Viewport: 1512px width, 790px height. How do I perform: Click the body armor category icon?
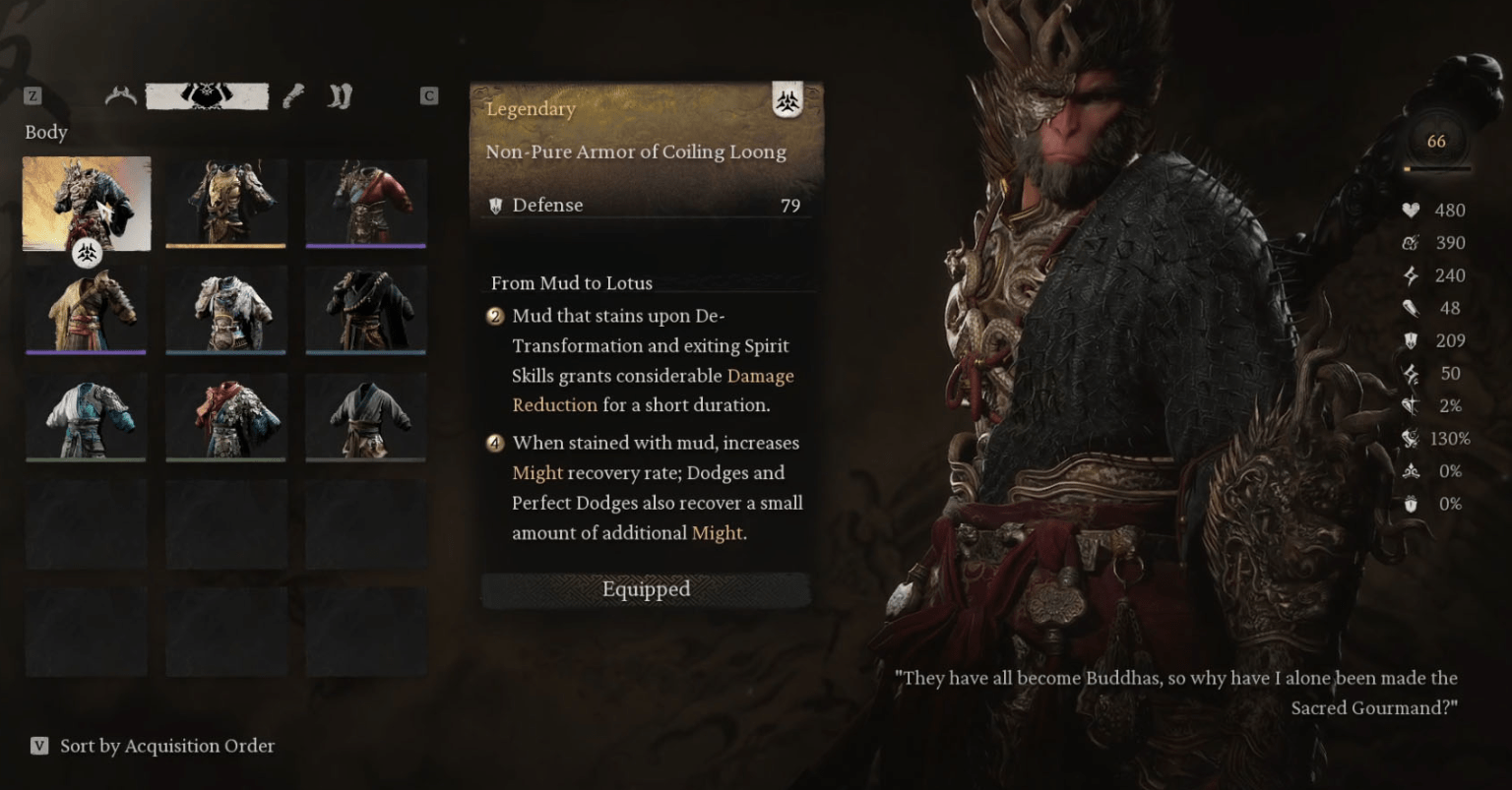click(x=208, y=94)
